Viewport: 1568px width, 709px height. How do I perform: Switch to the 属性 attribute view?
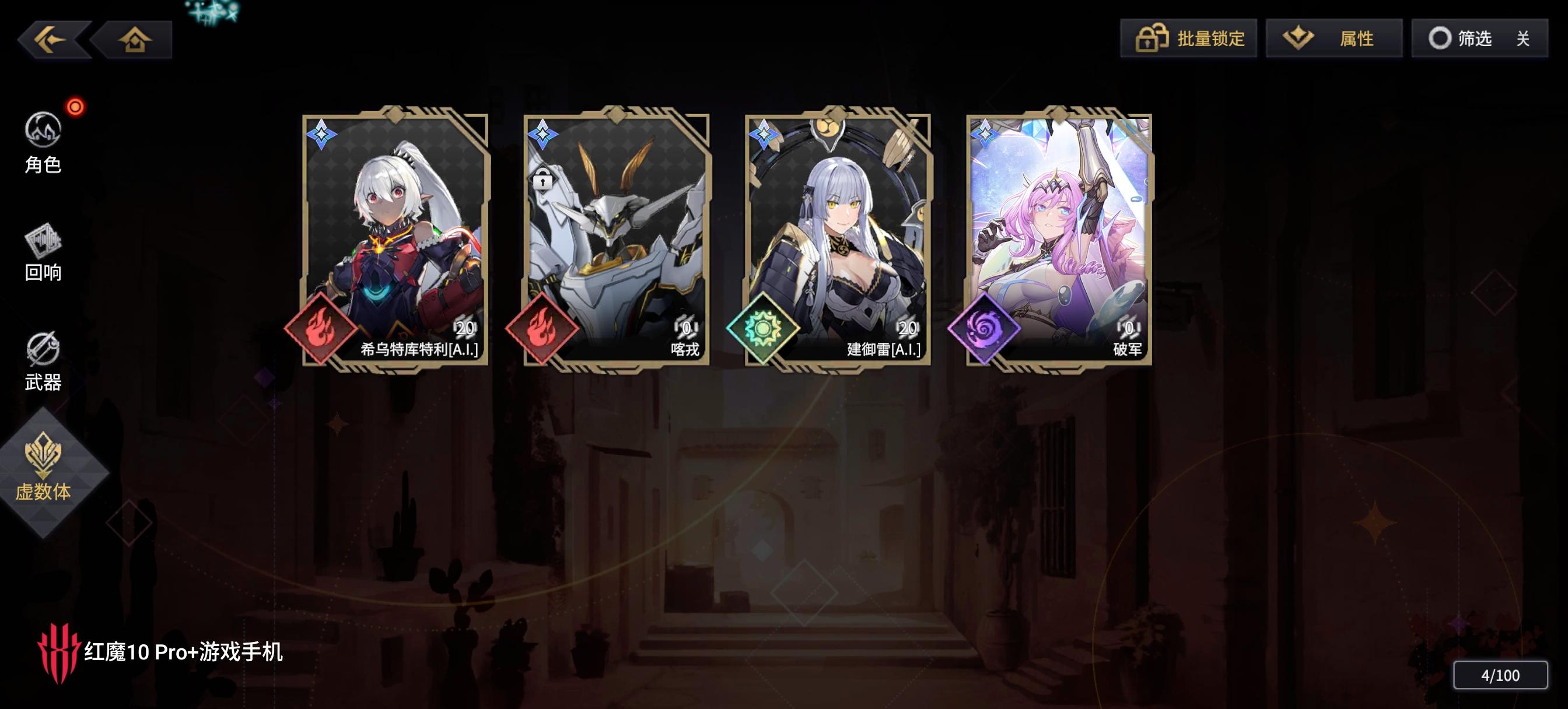1333,38
